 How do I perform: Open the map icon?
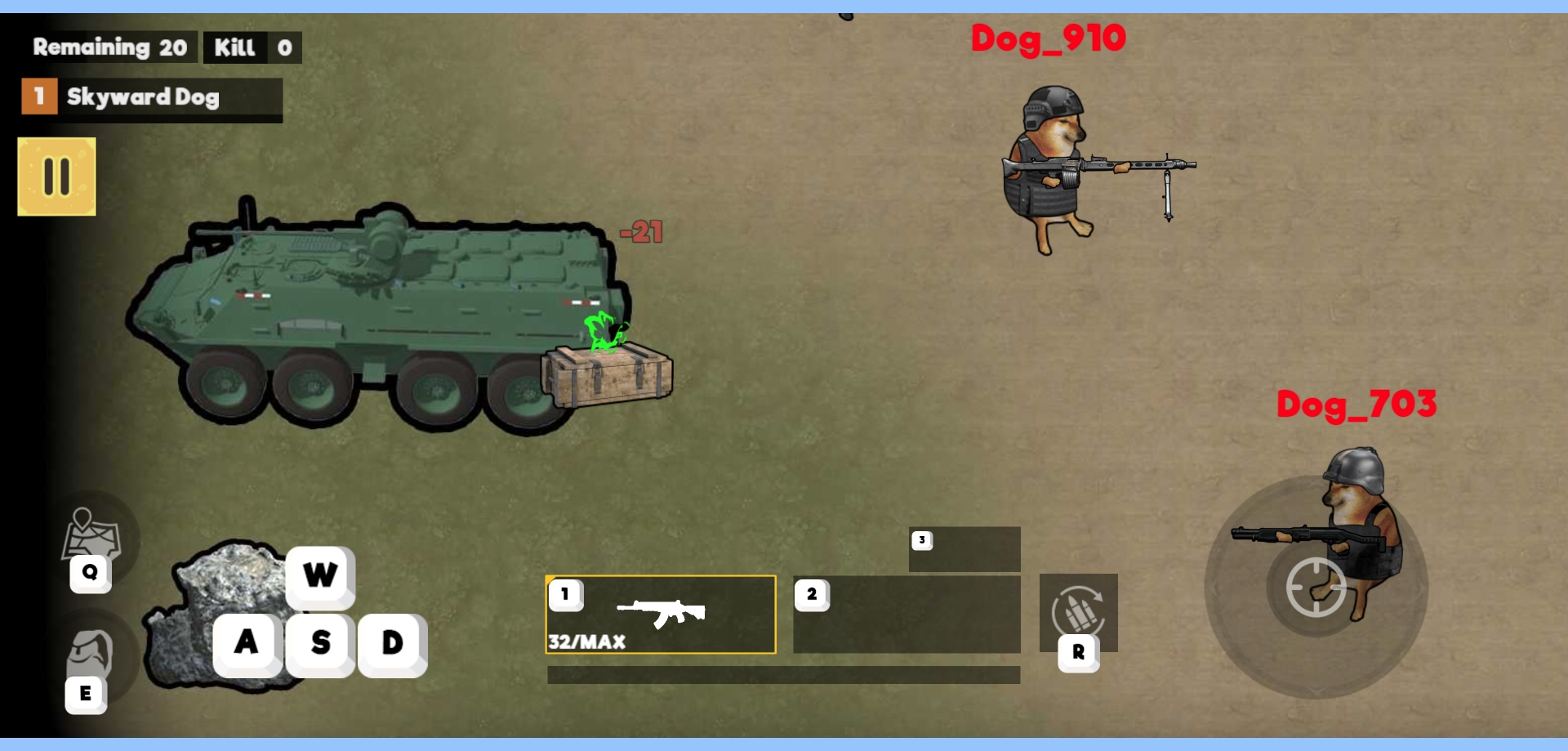coord(91,536)
